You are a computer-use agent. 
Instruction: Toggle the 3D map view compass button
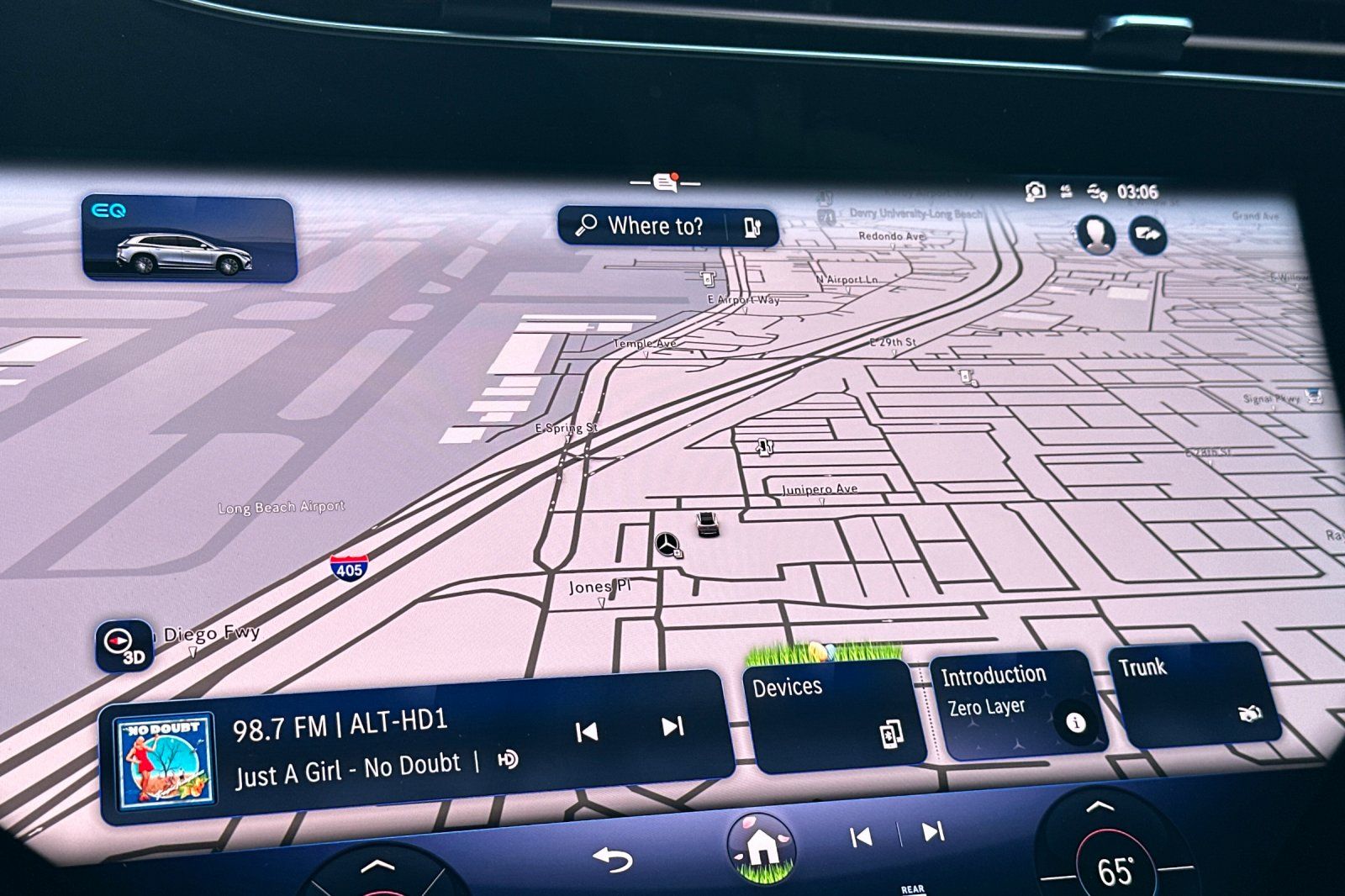tap(124, 646)
